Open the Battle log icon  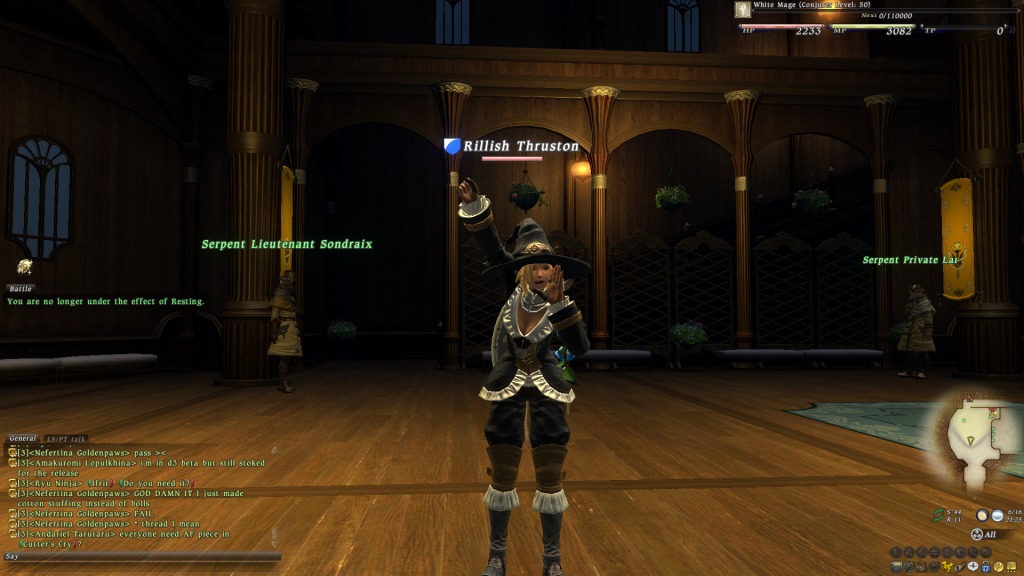[24, 266]
